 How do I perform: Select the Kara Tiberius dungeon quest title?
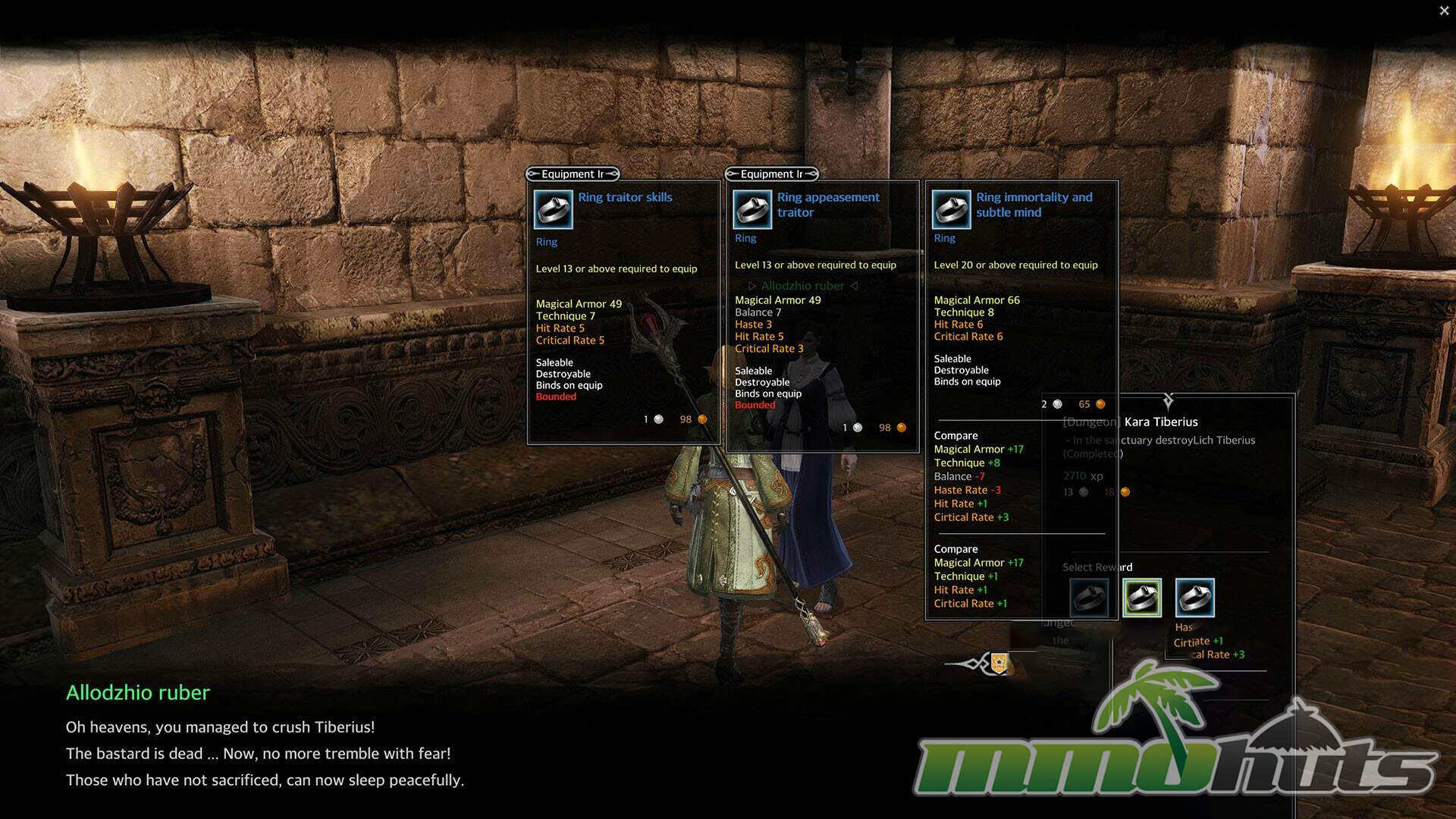pyautogui.click(x=1160, y=422)
